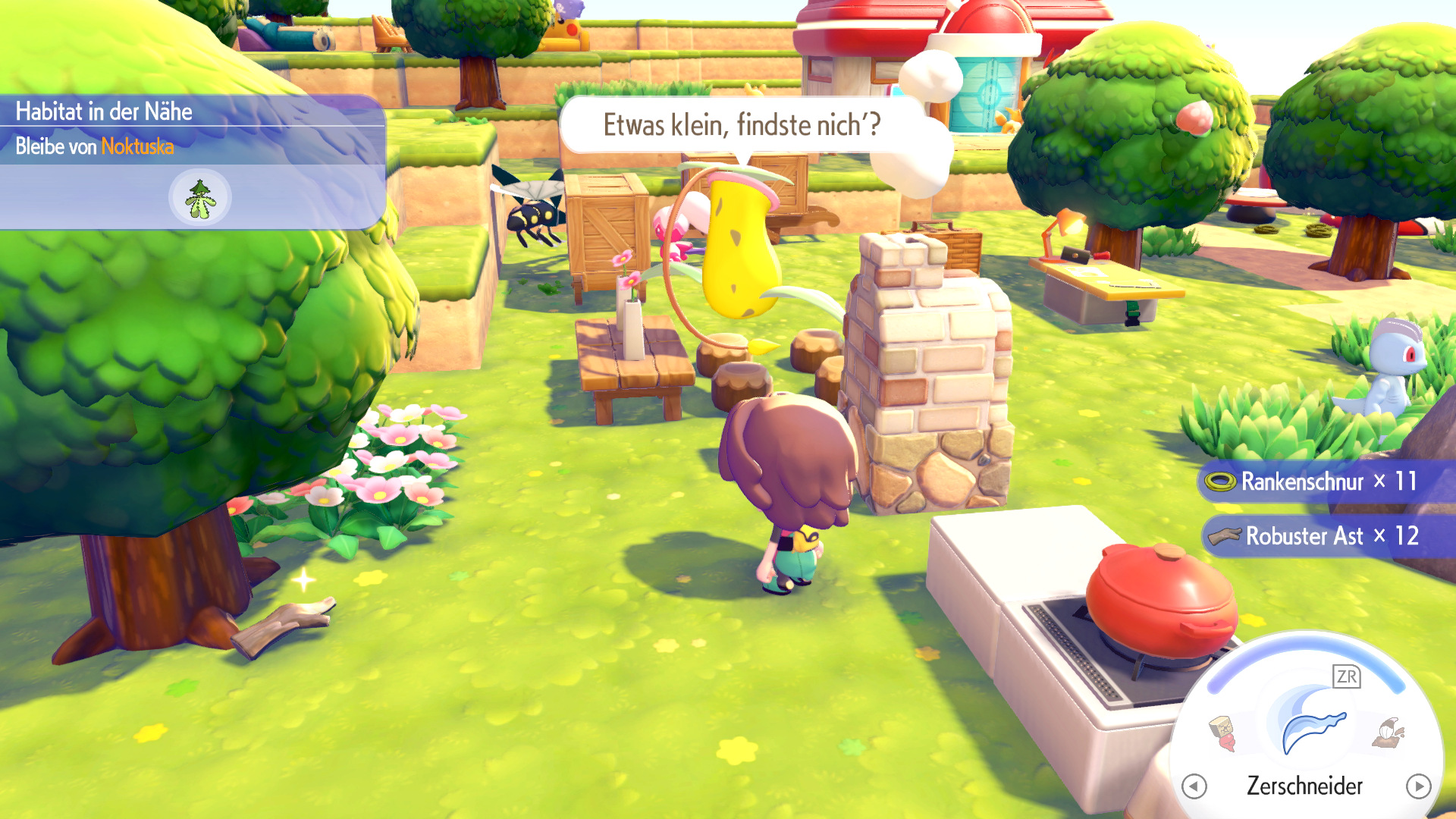Switch to the claw digging move icon
The height and width of the screenshot is (819, 1456).
click(x=1389, y=733)
